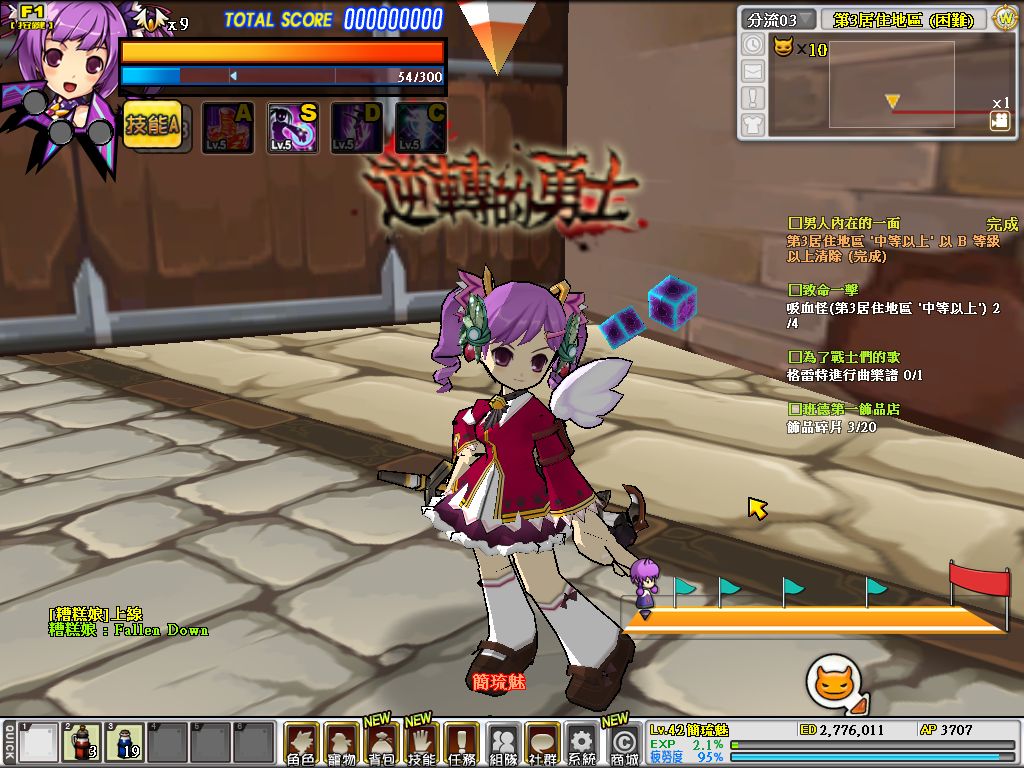The image size is (1024, 768).
Task: Open the 社群 community menu
Action: 542,744
